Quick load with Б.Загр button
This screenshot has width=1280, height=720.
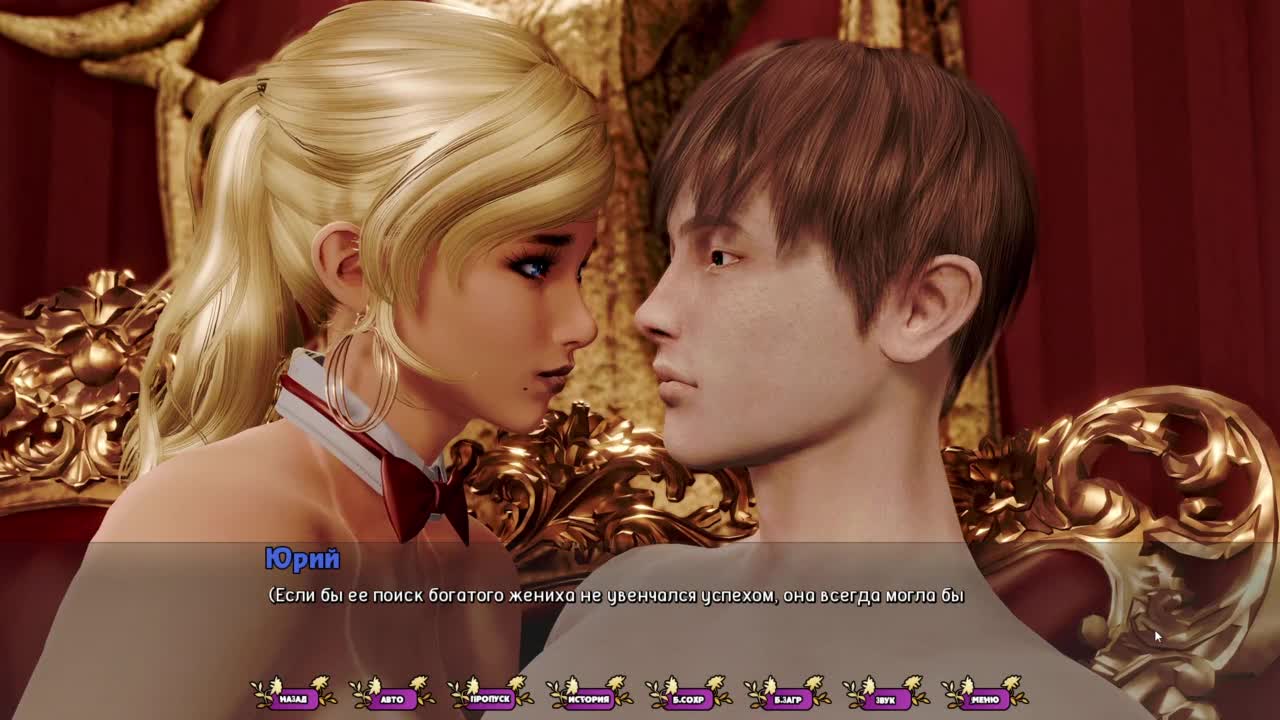tap(788, 699)
